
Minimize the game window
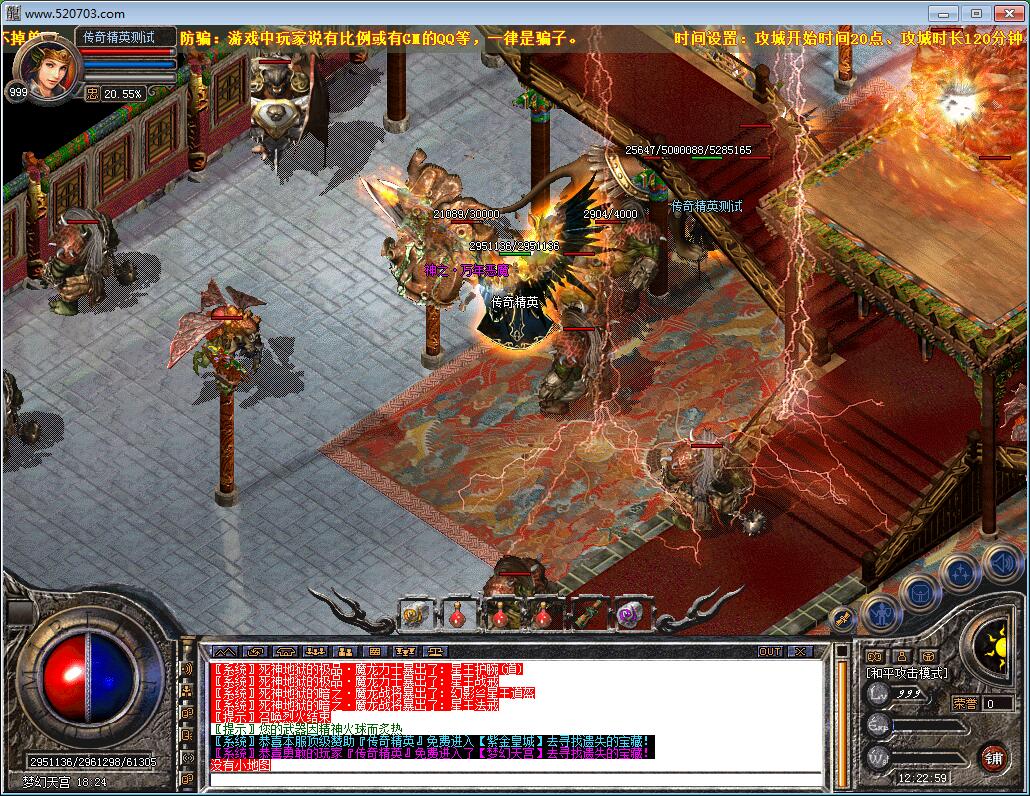pos(944,13)
